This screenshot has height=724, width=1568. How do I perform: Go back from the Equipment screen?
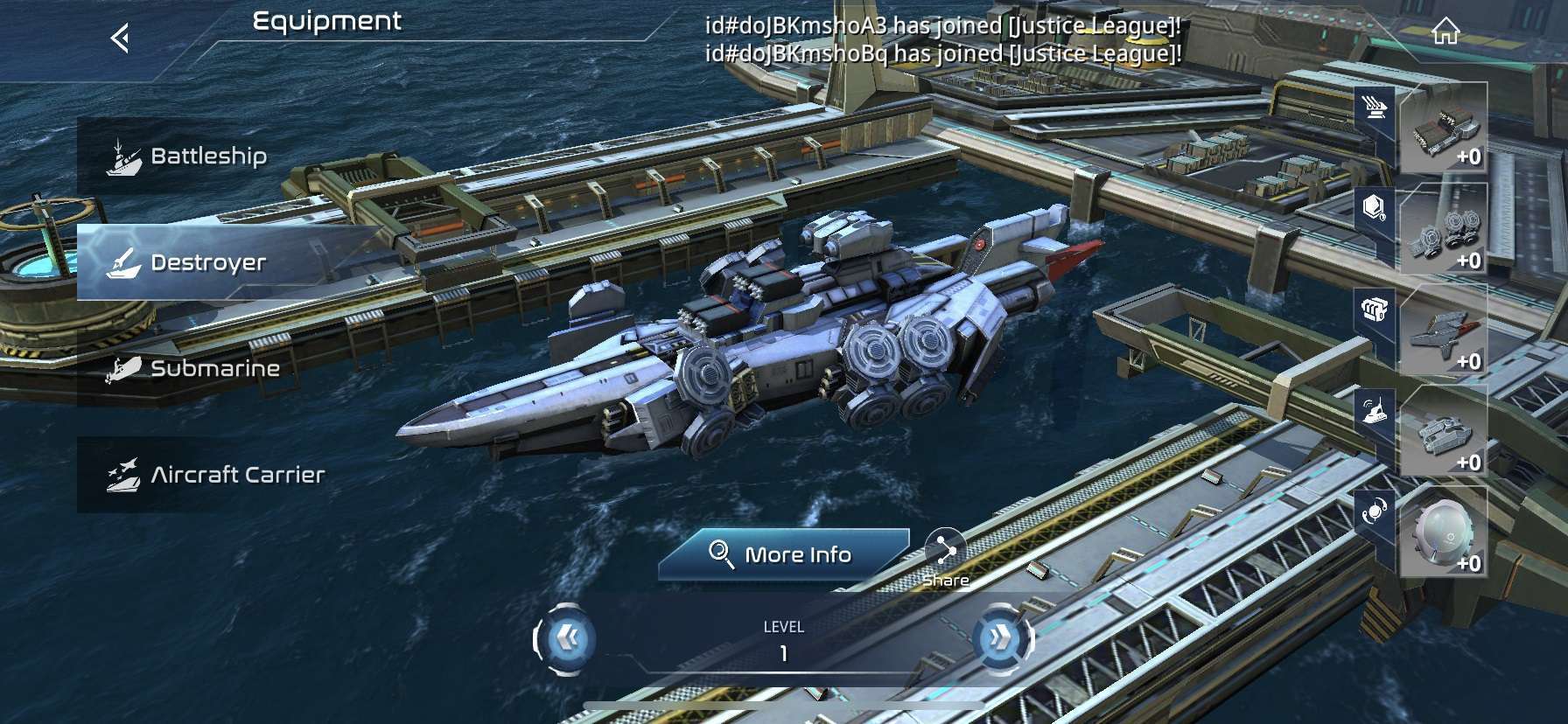tap(121, 38)
